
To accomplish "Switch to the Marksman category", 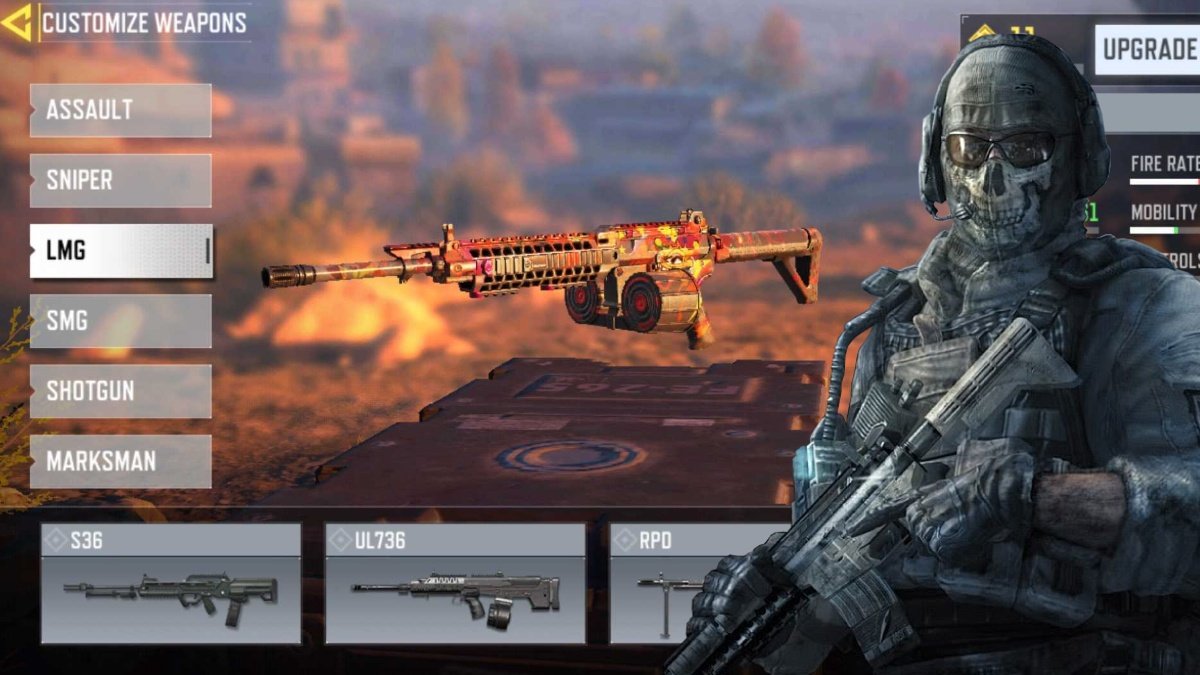I will pyautogui.click(x=120, y=461).
